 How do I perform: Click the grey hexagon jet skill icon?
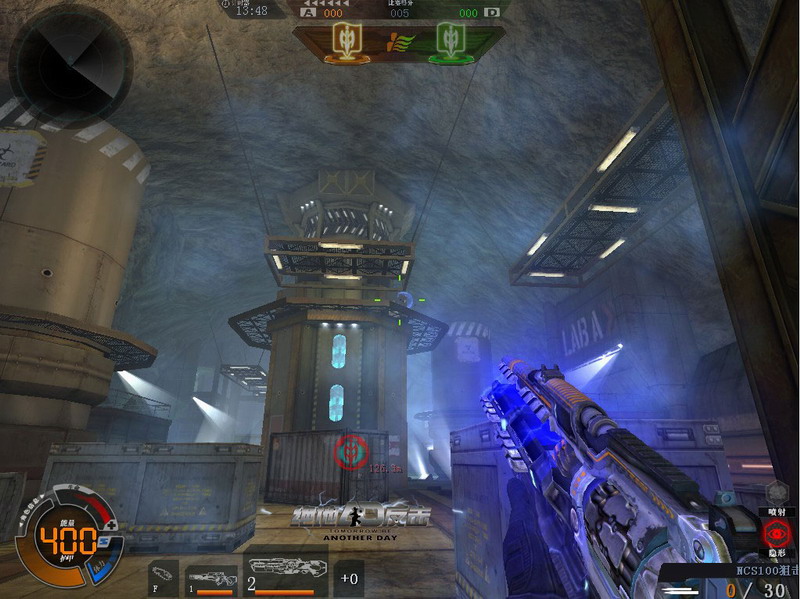tap(777, 491)
